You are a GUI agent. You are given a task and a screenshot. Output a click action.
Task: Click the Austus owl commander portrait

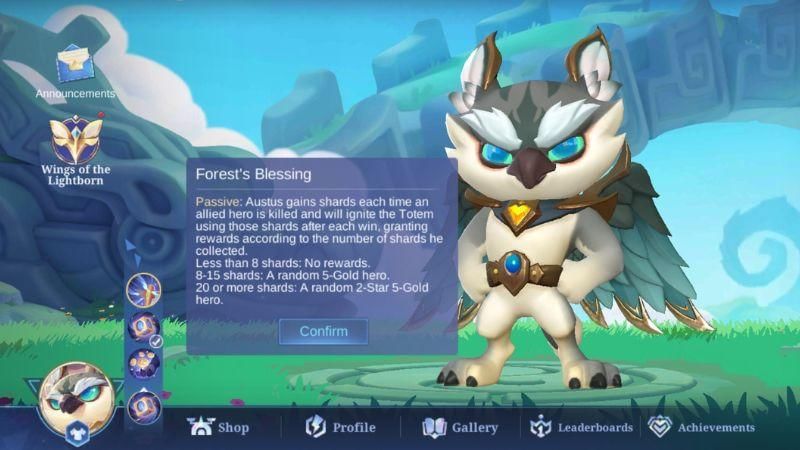pyautogui.click(x=76, y=395)
